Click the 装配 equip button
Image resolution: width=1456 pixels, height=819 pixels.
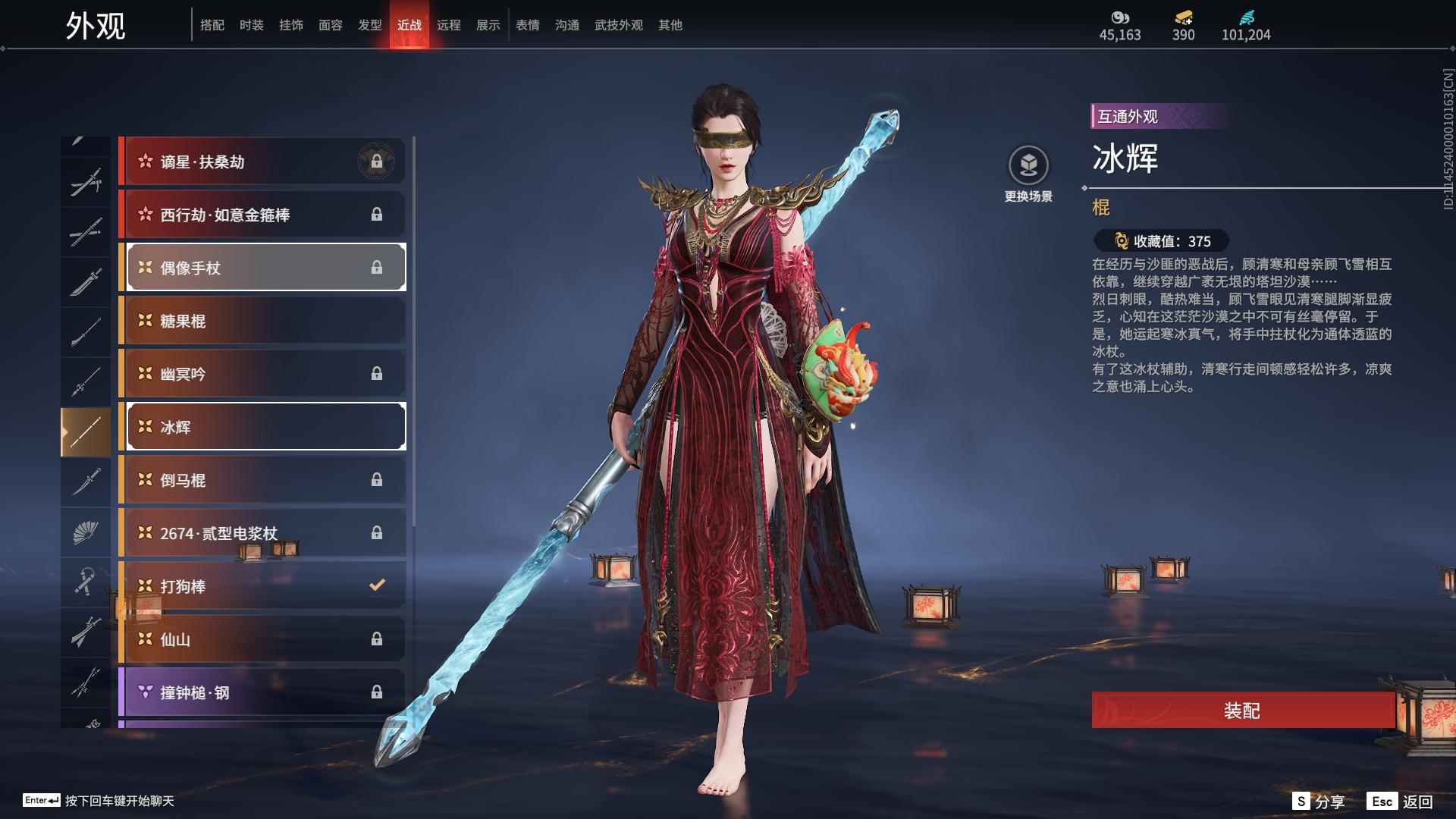[x=1241, y=712]
